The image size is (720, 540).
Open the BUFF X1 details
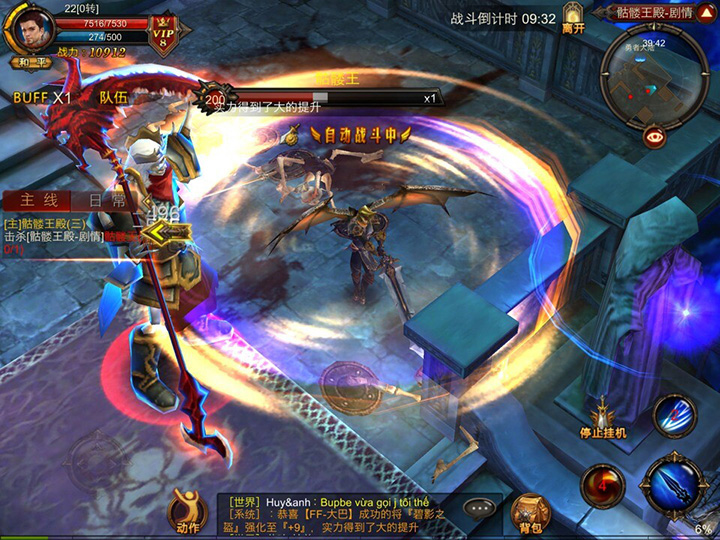pyautogui.click(x=42, y=98)
